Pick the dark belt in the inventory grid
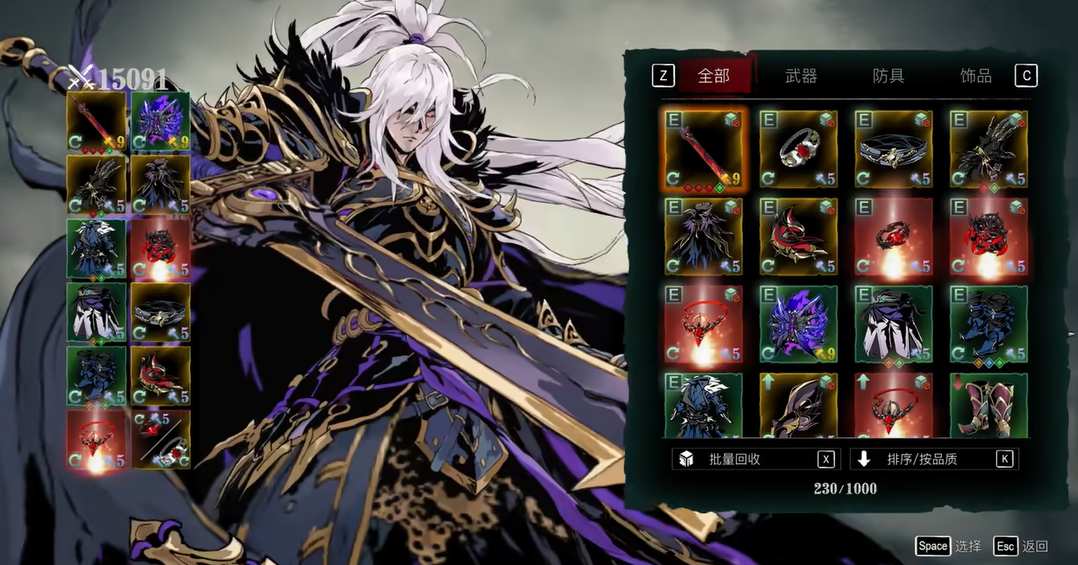Screen dimensions: 1078x565 click(893, 149)
